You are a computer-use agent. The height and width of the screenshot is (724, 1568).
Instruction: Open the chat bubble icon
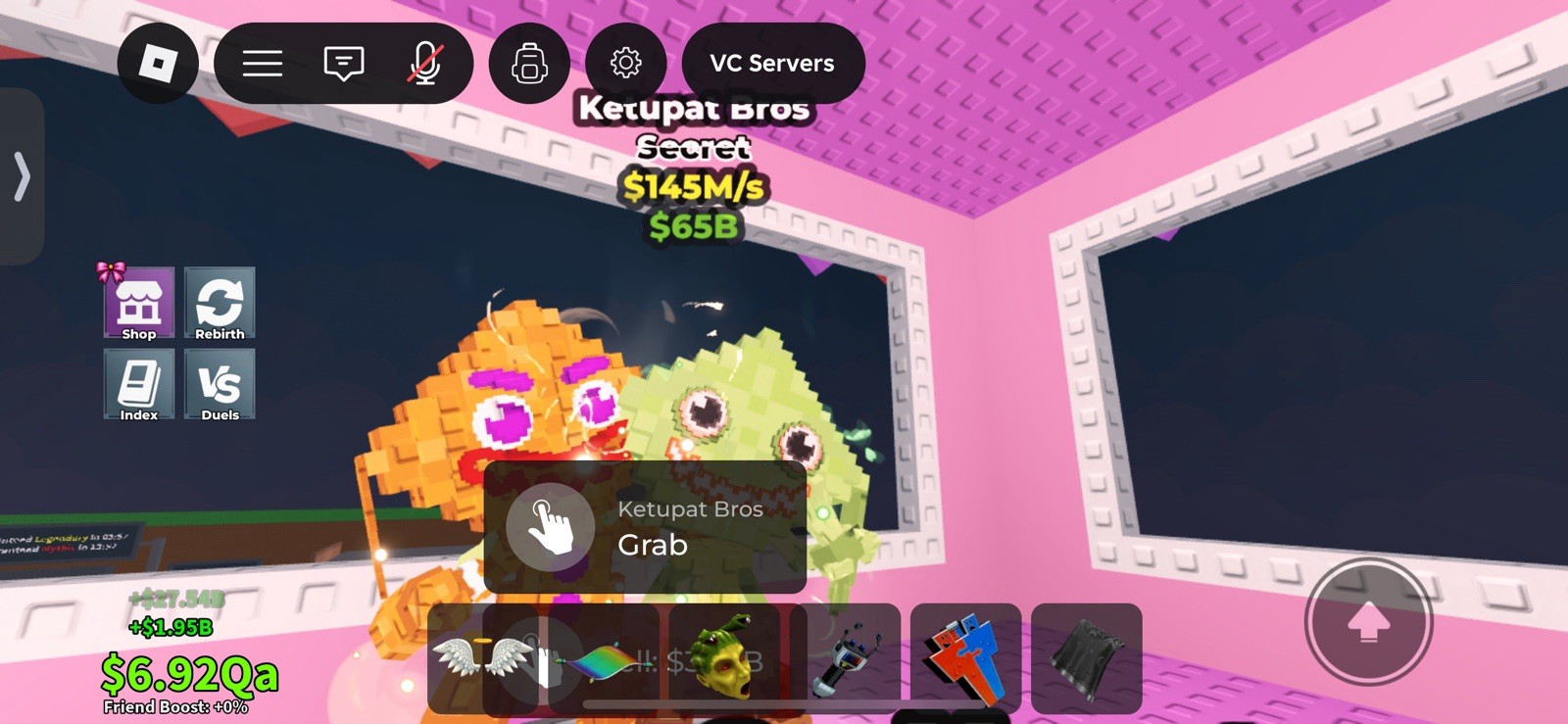click(342, 63)
